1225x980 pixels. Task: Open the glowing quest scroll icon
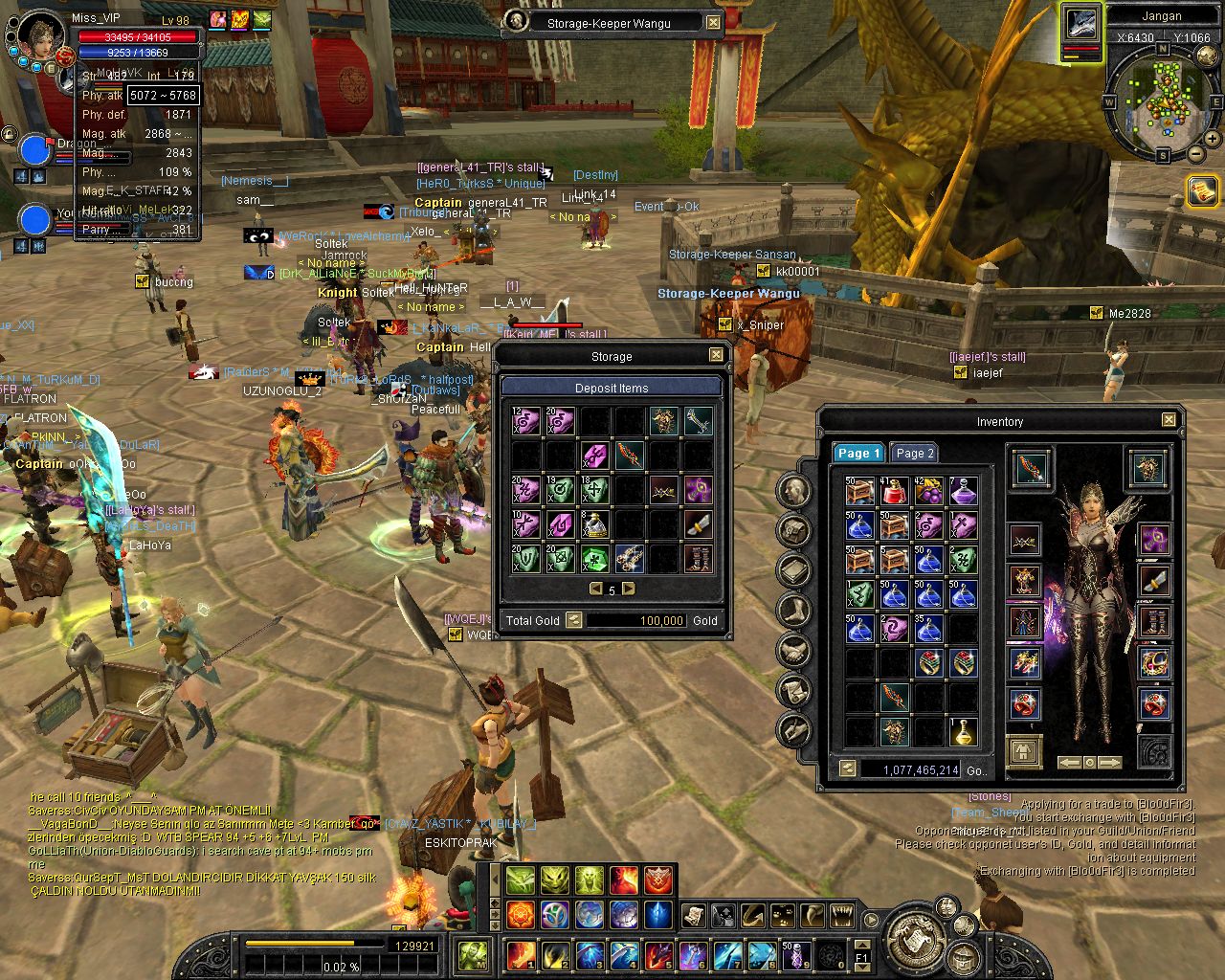(x=1202, y=191)
